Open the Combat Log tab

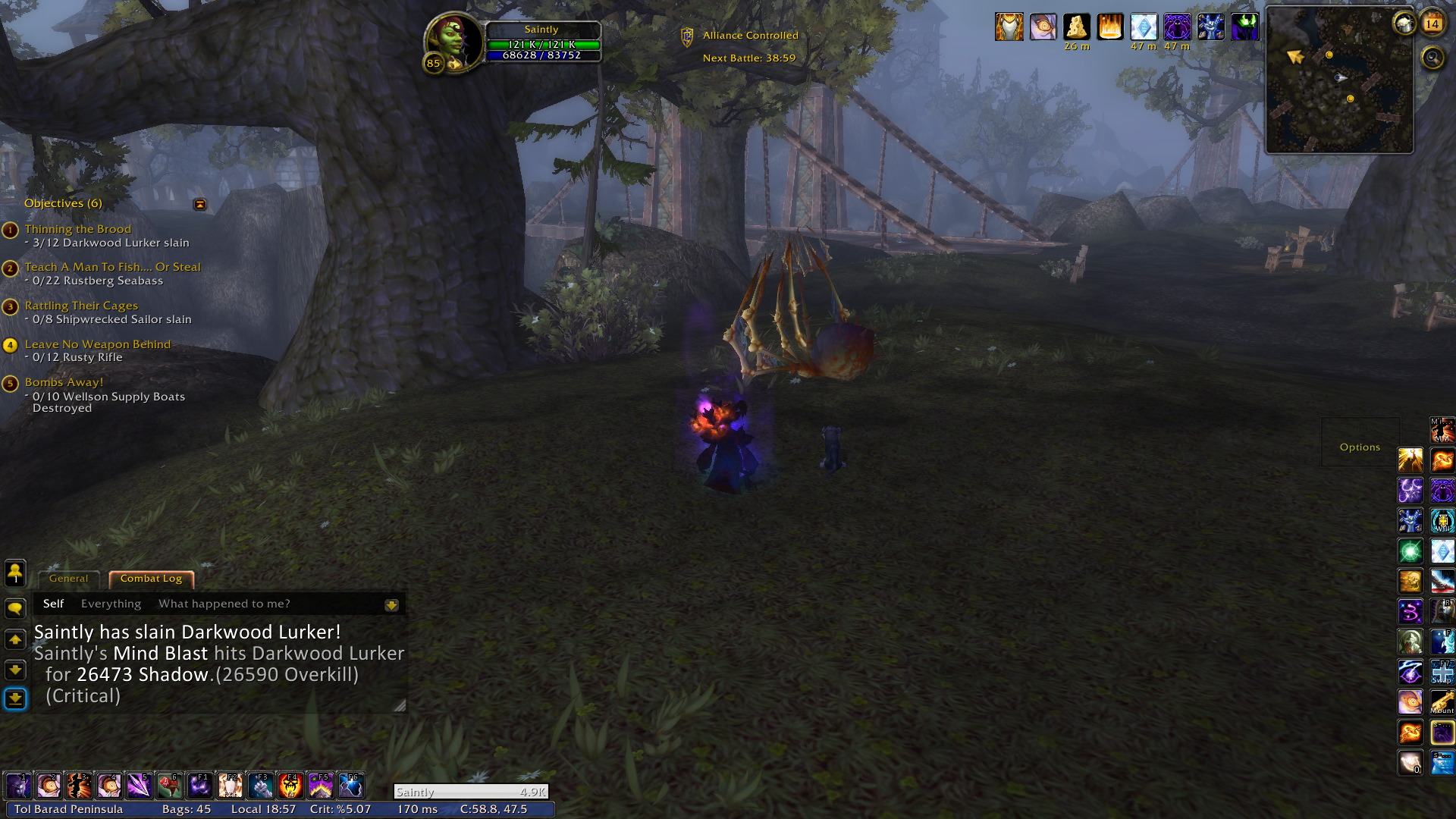151,579
